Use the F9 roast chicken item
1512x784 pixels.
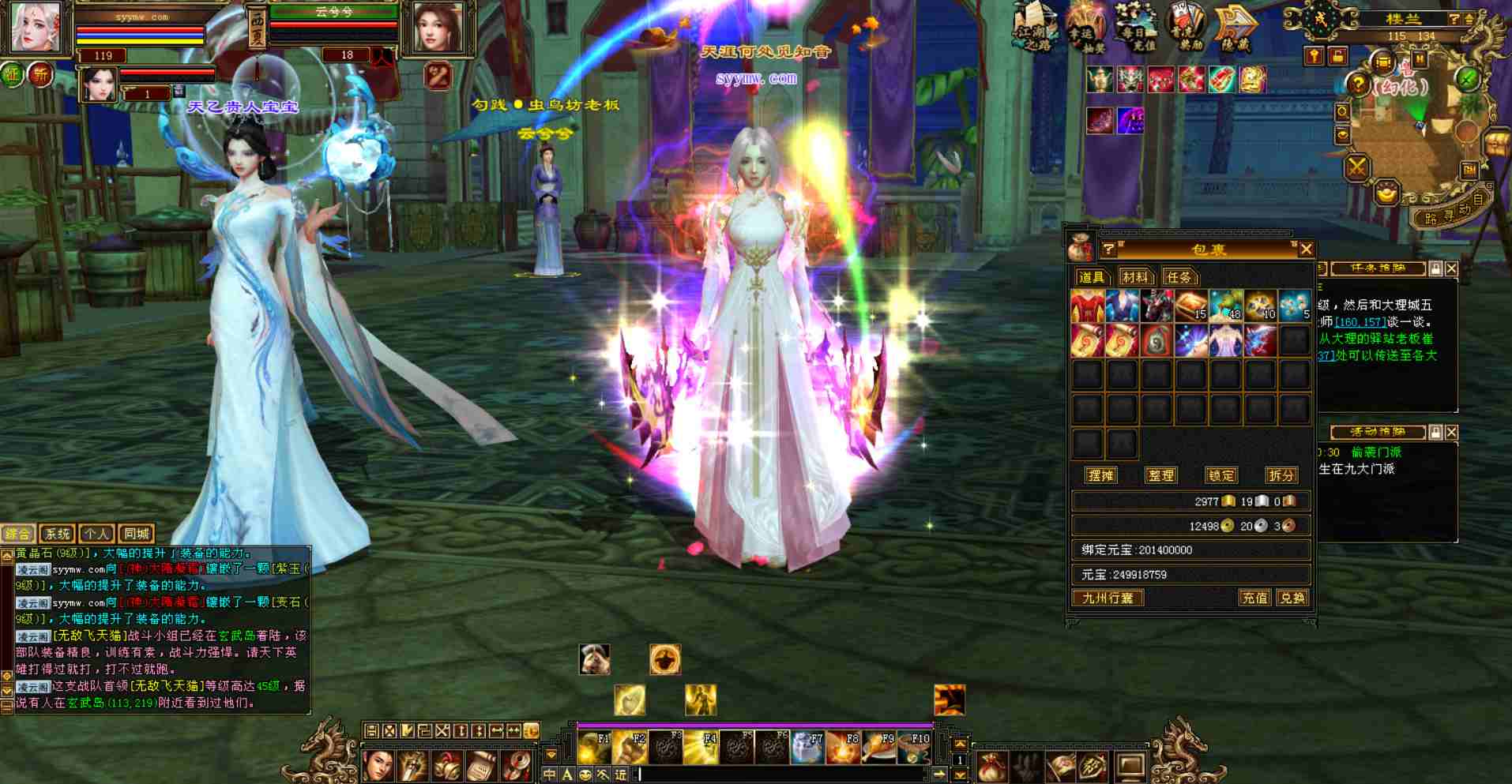click(x=878, y=748)
